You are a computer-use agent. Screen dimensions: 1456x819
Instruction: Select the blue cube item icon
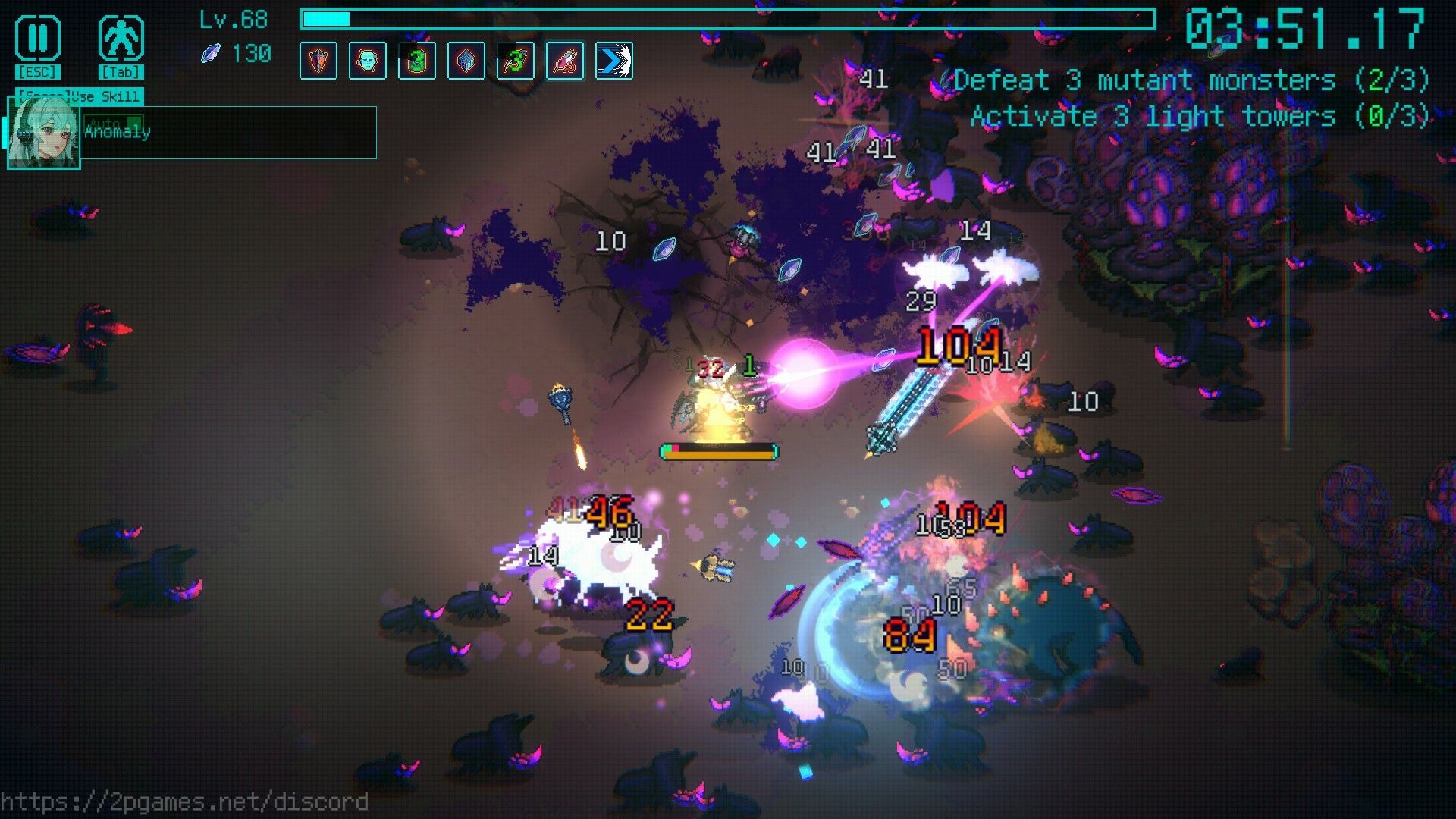[466, 61]
